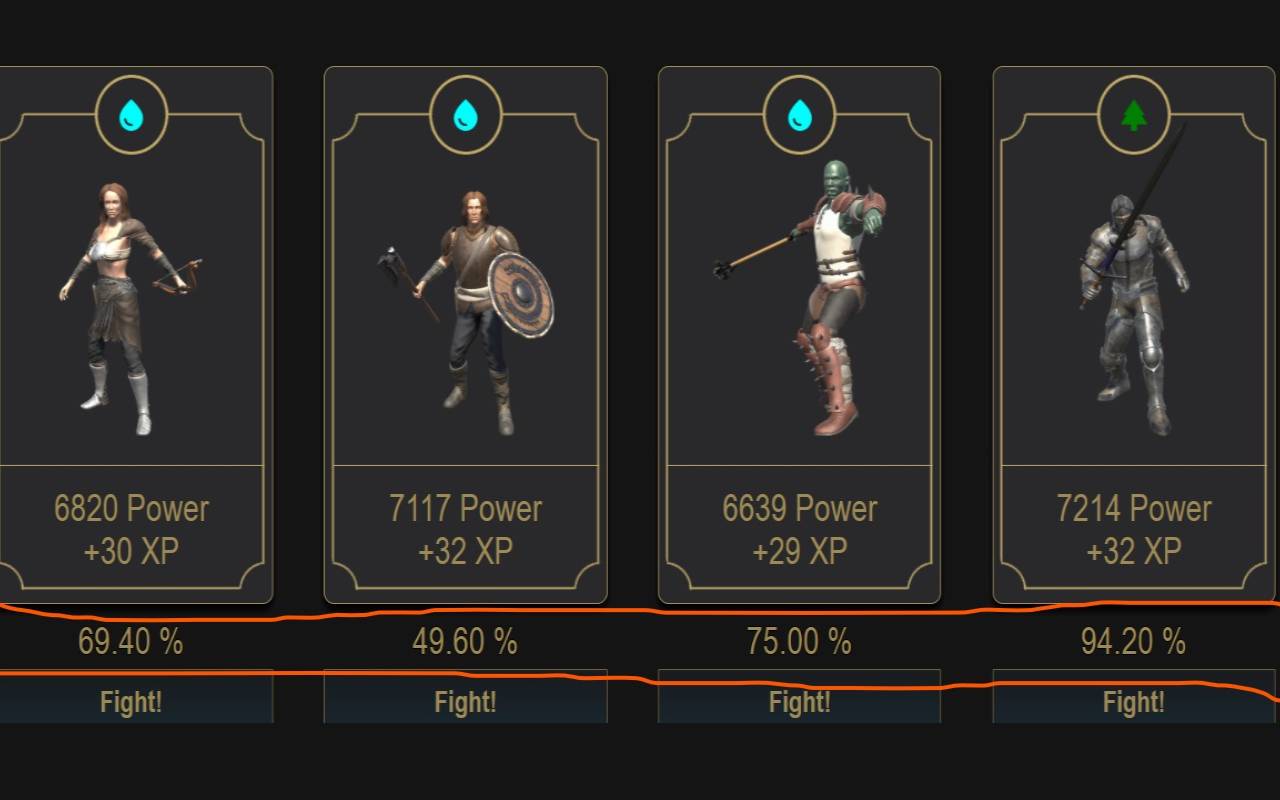The image size is (1280, 800).
Task: Open the forest element badge on the armored knight's card
Action: [x=1133, y=113]
